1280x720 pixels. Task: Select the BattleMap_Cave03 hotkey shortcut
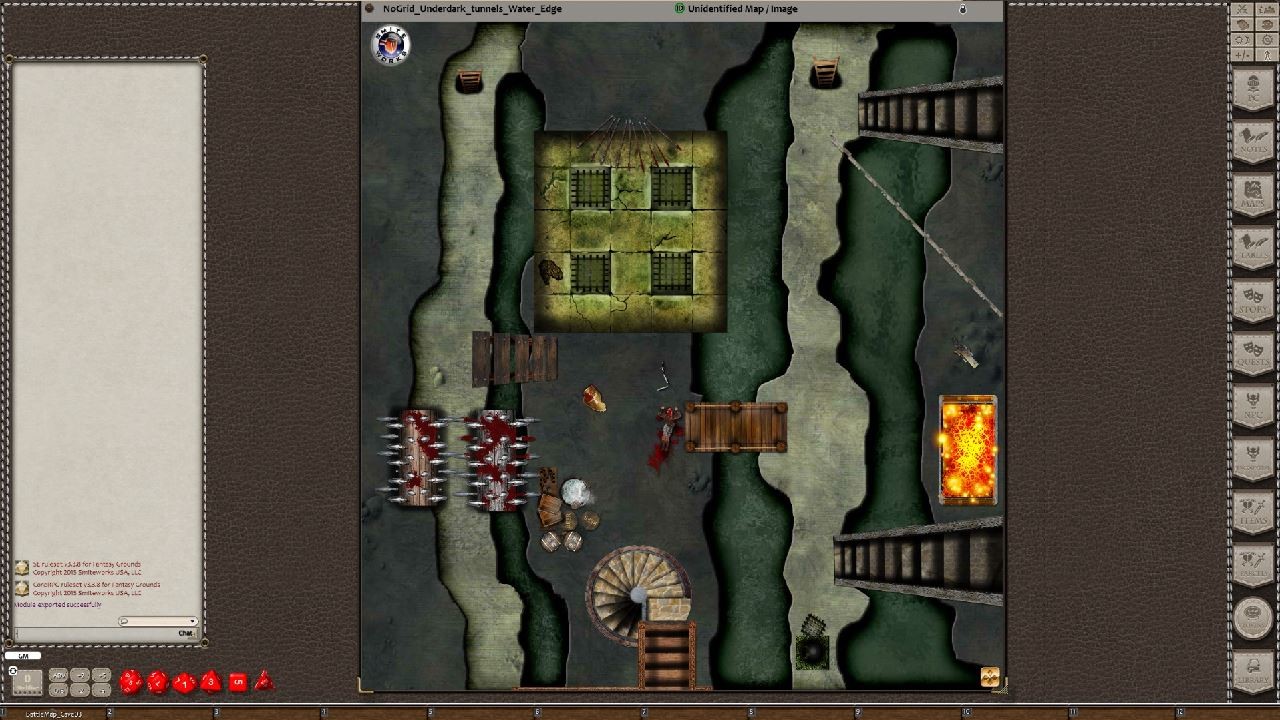[x=55, y=712]
